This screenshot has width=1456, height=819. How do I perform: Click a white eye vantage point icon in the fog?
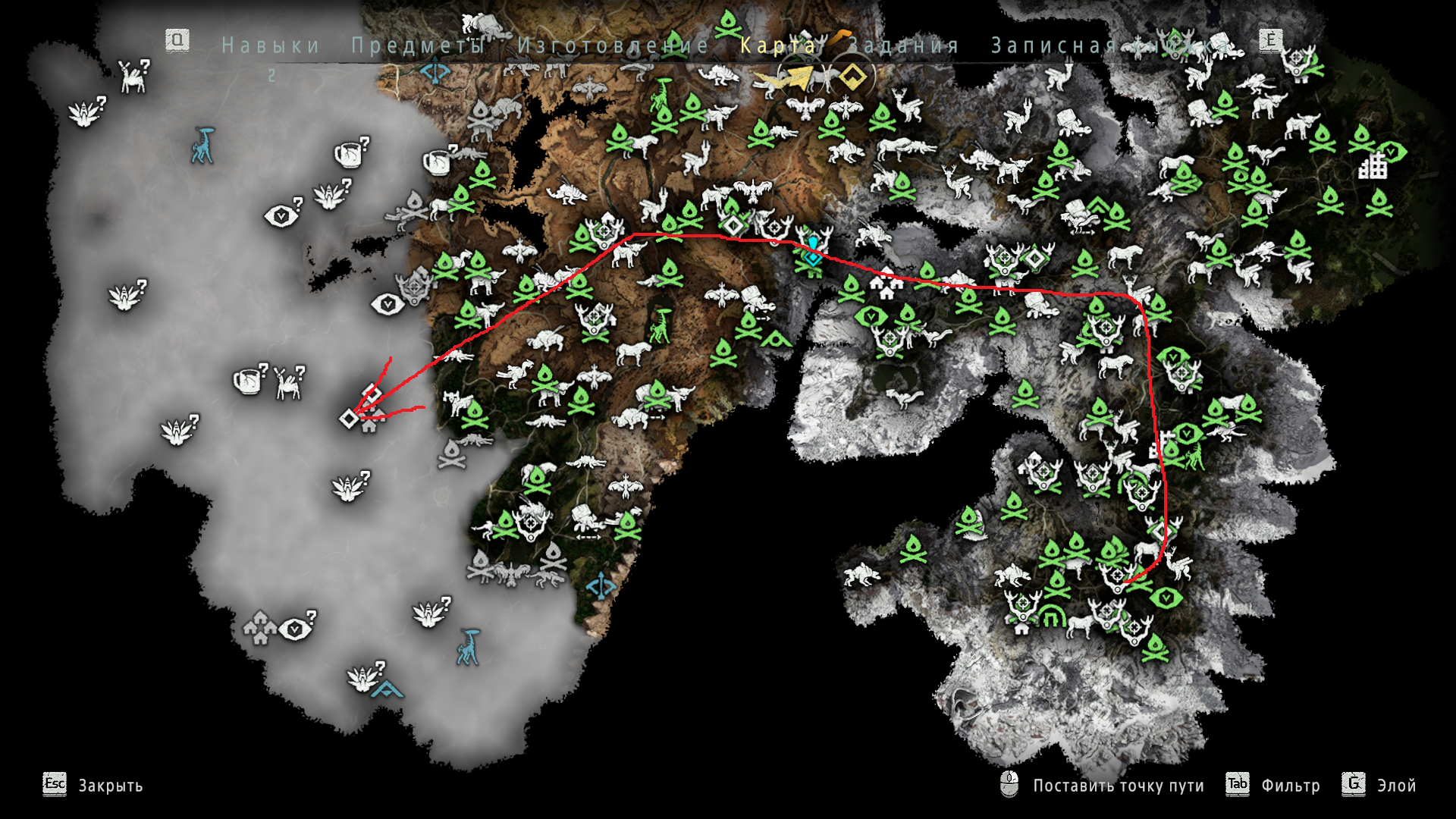coord(281,214)
